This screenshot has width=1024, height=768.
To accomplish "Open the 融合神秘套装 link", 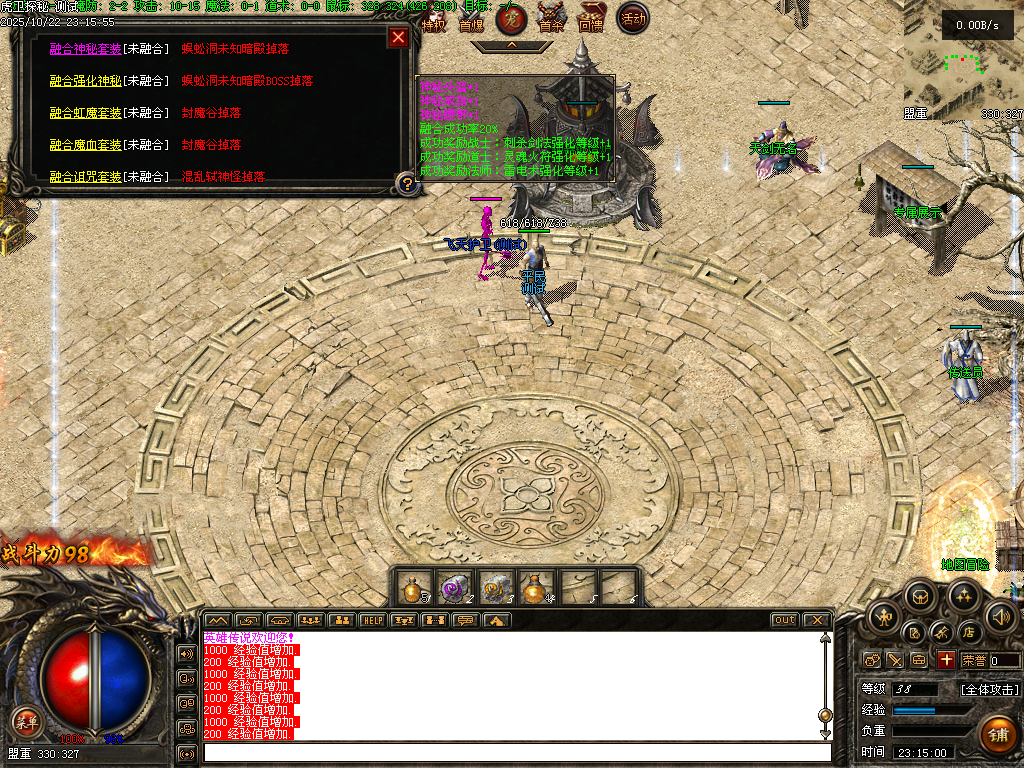I will pos(84,49).
